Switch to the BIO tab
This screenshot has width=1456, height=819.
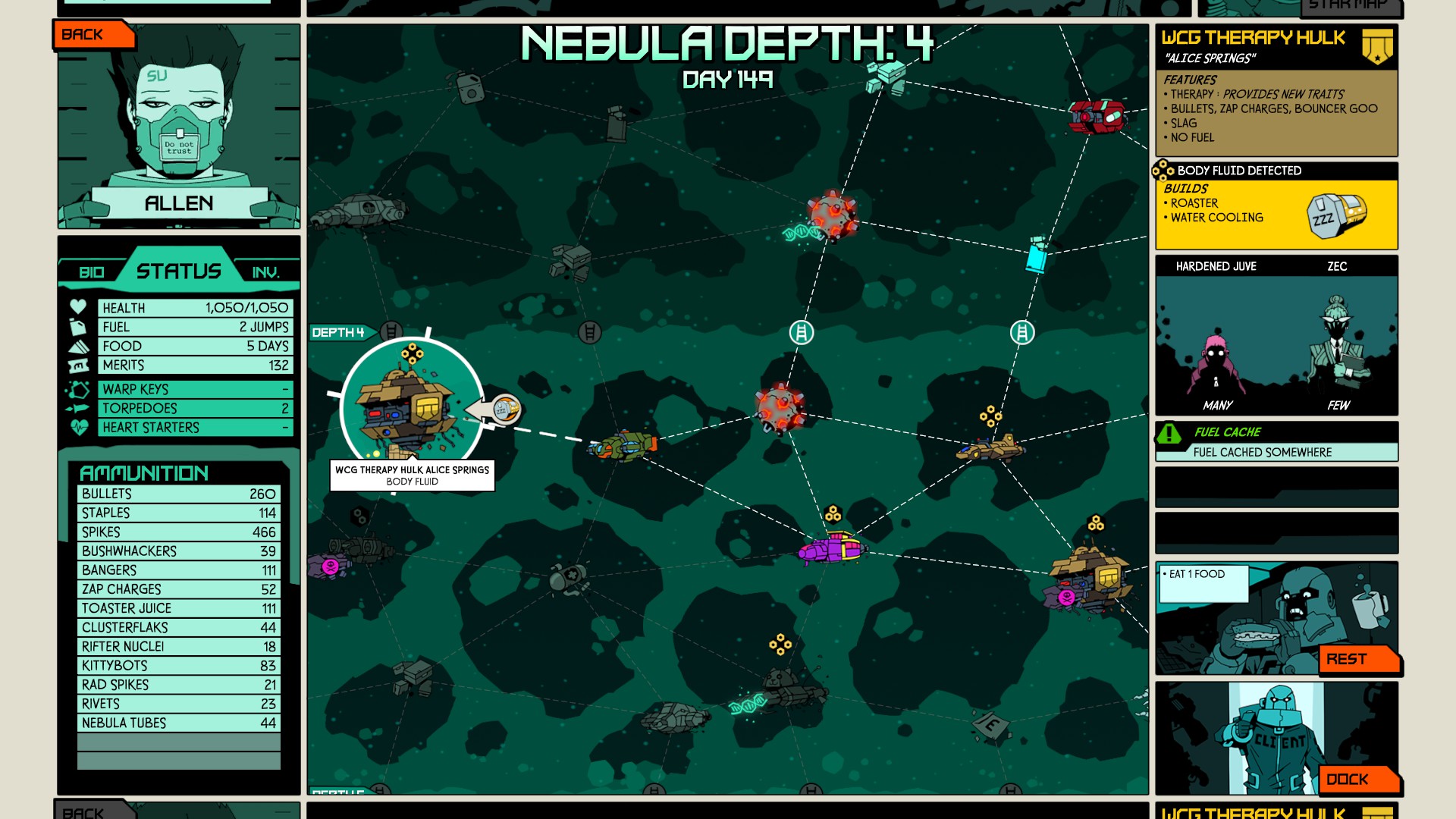coord(92,272)
